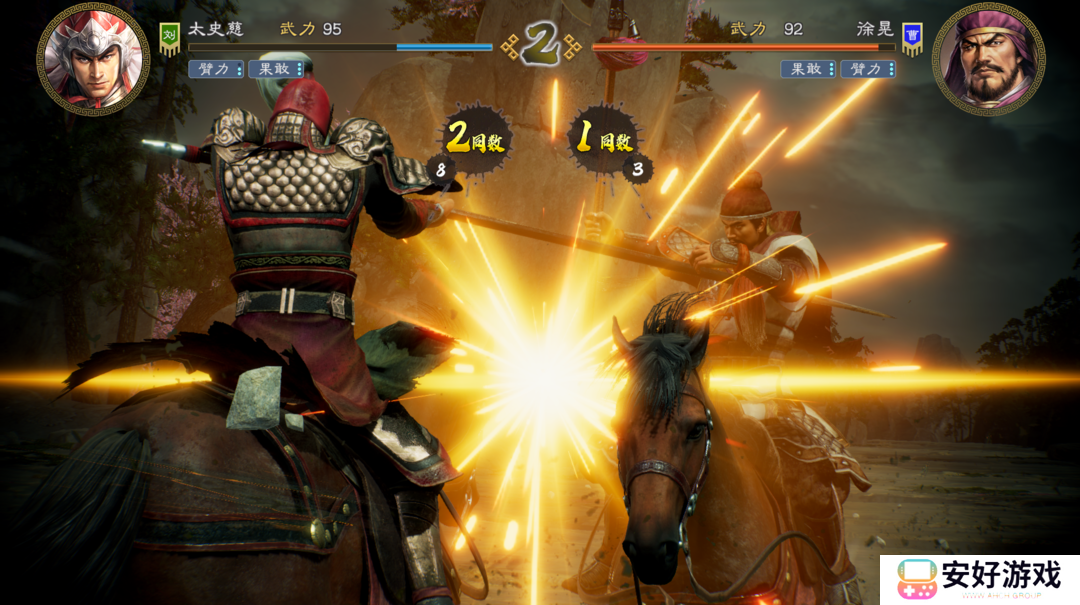Select Xu Huang's 果敢 trait tag
Image resolution: width=1080 pixels, height=605 pixels.
808,69
